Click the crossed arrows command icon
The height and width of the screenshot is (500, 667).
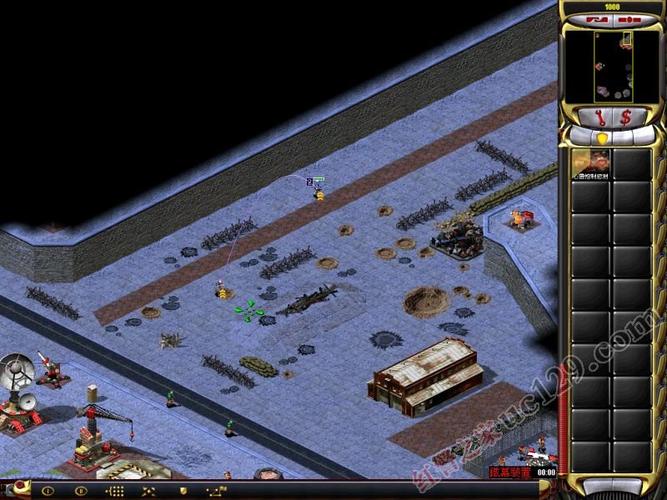[x=149, y=491]
